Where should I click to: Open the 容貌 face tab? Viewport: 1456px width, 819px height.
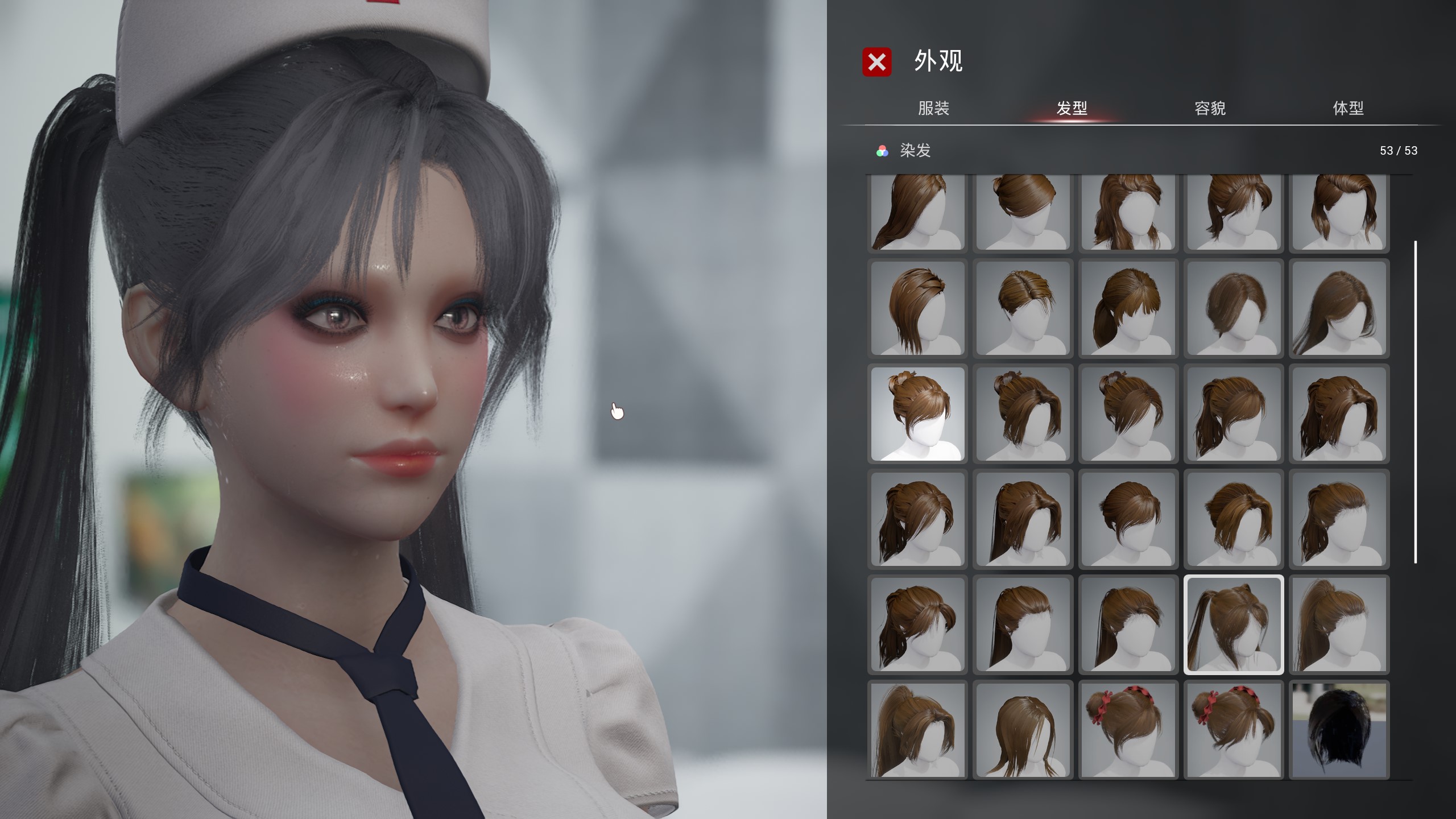[1210, 108]
